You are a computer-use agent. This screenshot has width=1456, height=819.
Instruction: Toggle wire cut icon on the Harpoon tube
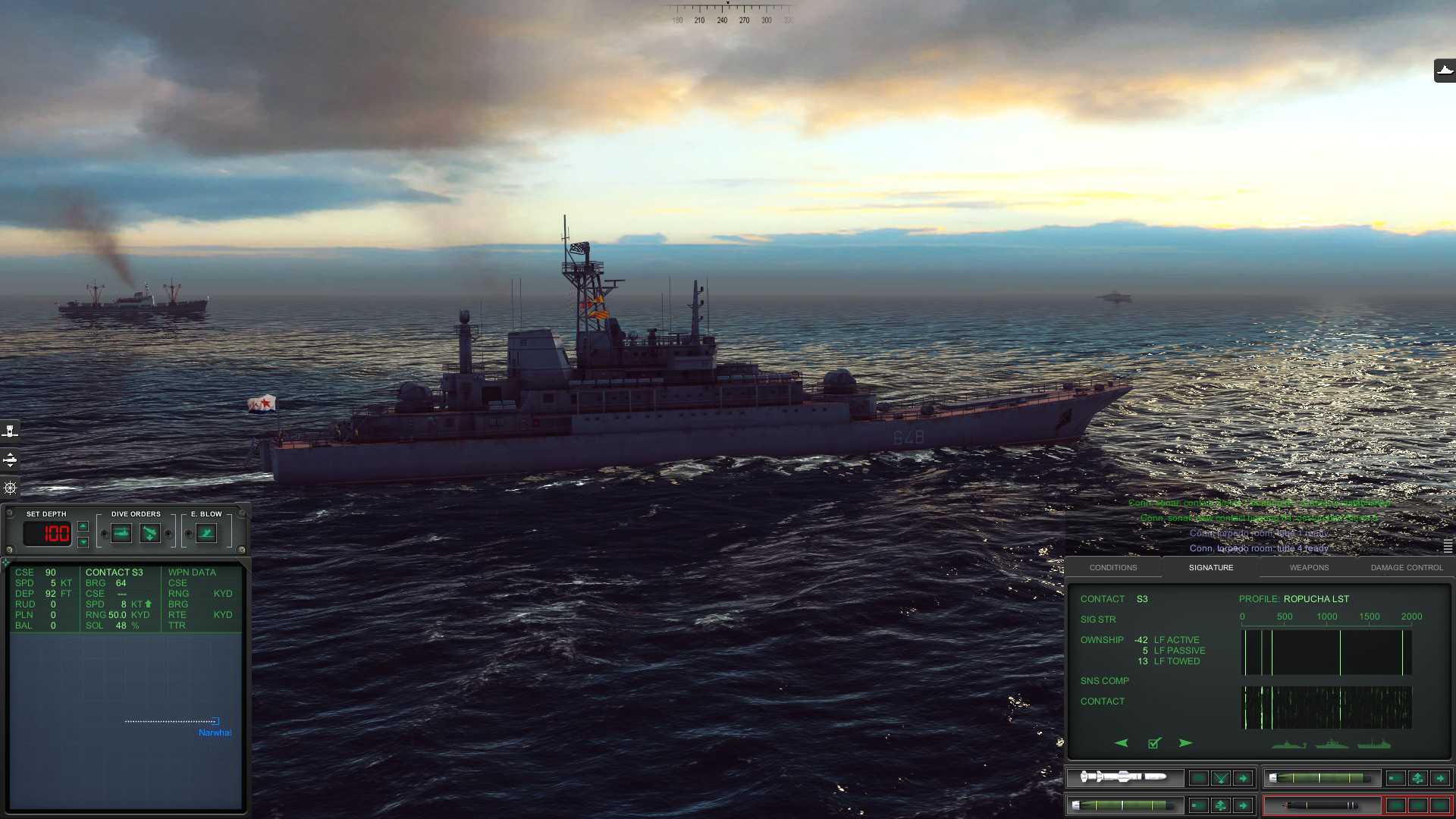click(1221, 777)
